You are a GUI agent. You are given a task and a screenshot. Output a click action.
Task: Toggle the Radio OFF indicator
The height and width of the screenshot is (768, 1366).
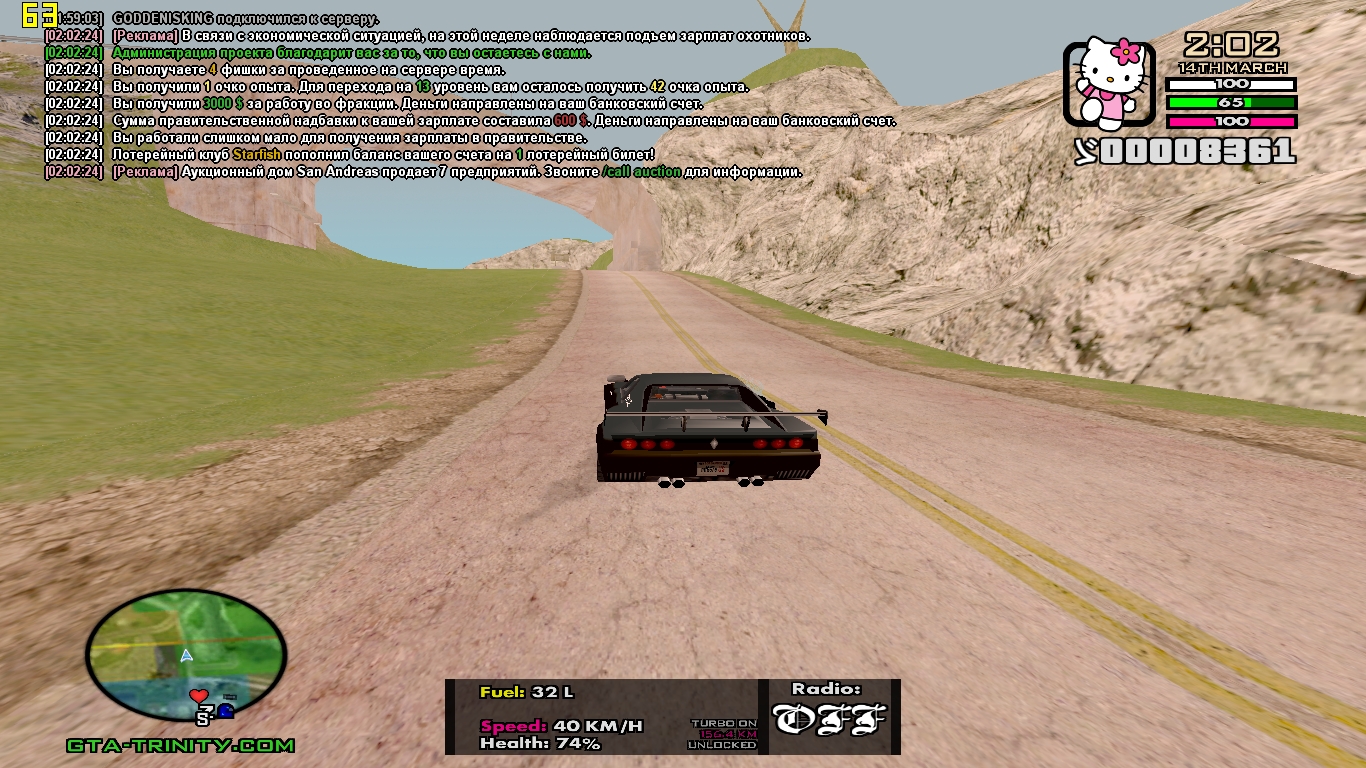point(829,718)
